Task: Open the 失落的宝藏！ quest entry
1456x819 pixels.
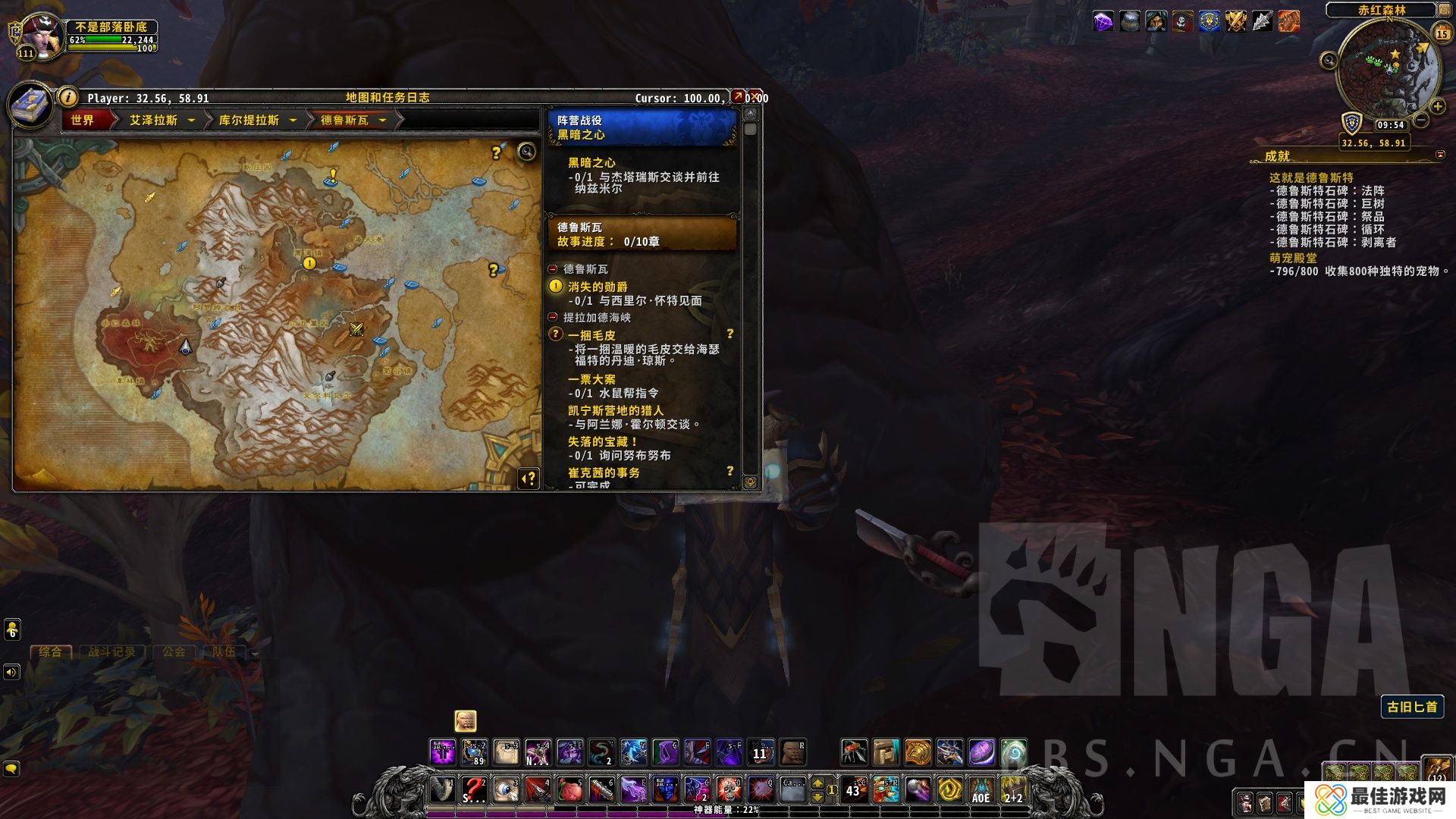Action: click(603, 441)
